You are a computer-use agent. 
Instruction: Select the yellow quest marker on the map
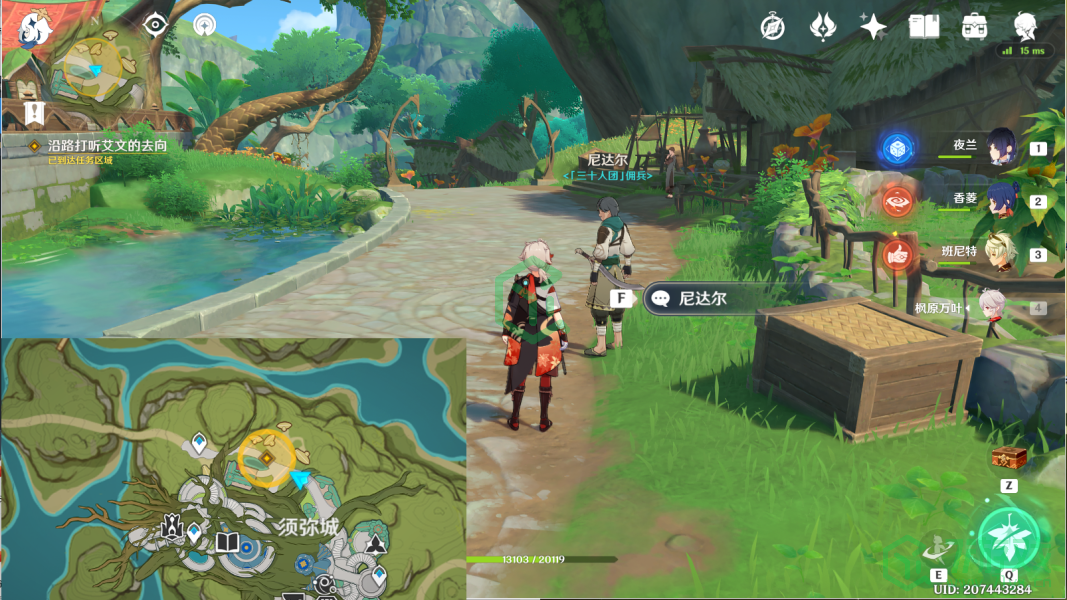pos(267,458)
